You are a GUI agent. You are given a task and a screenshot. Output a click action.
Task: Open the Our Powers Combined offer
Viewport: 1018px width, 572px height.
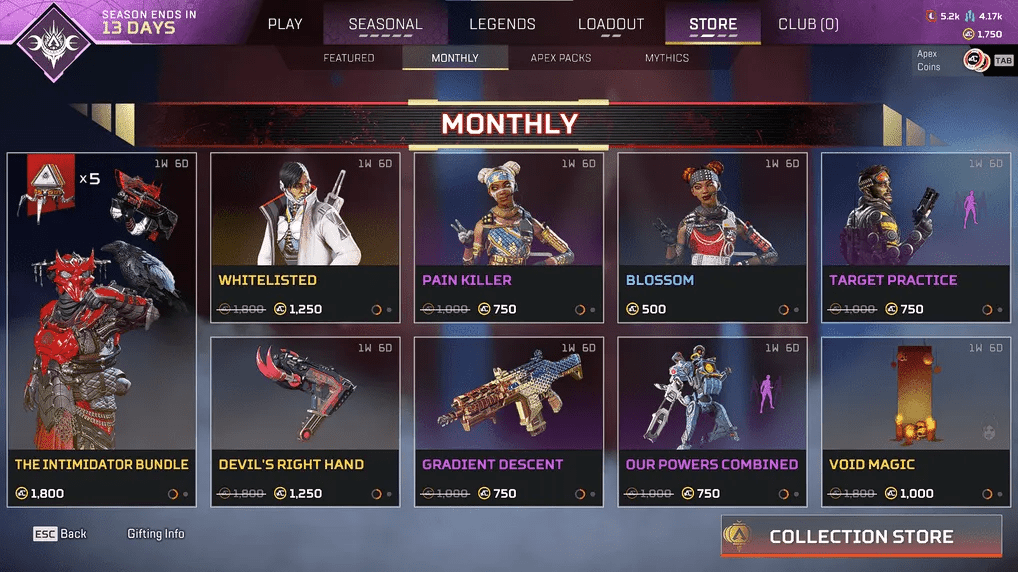pyautogui.click(x=713, y=421)
